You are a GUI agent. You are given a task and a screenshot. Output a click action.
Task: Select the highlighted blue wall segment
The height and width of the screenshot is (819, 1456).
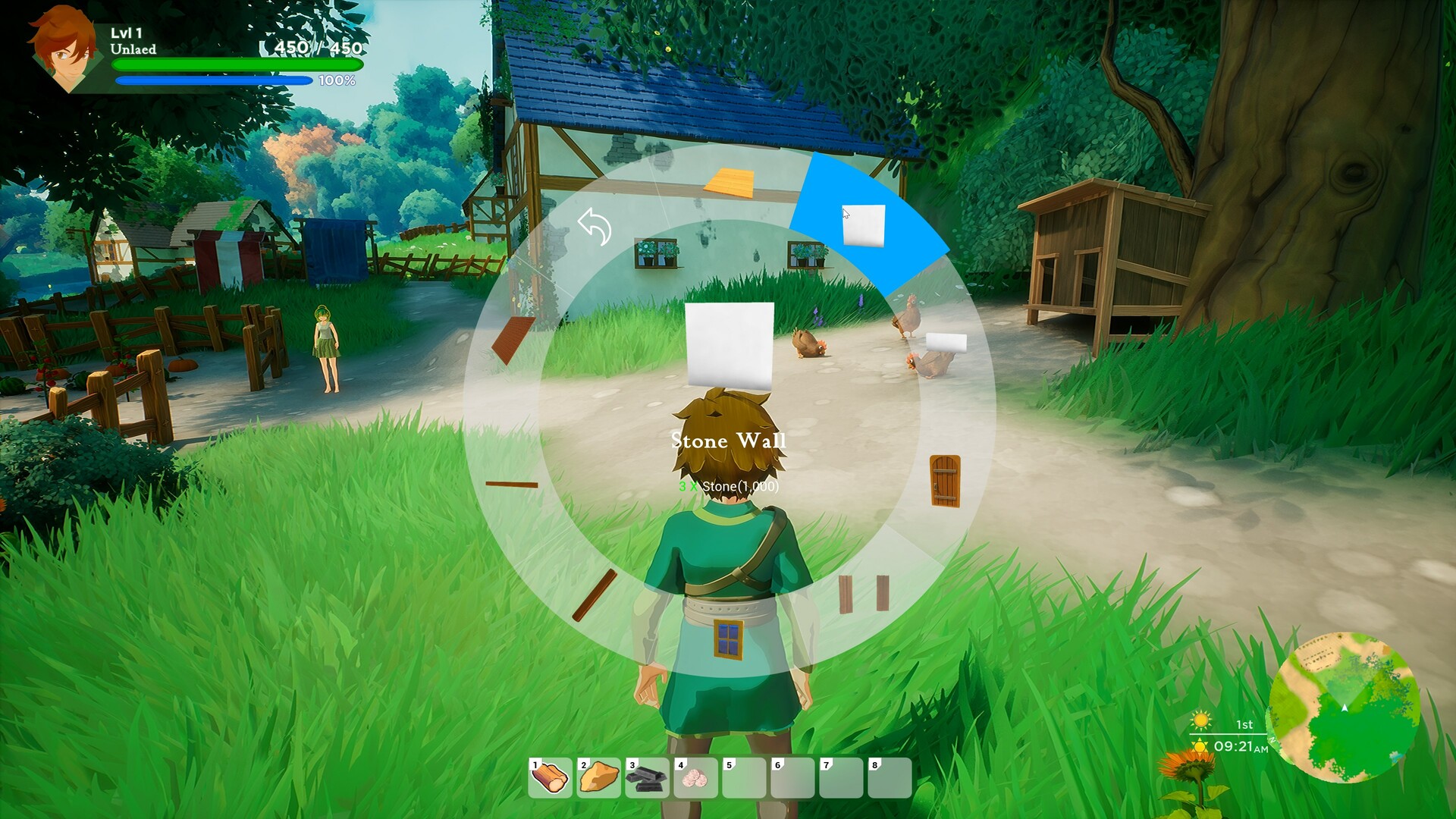[x=864, y=225]
